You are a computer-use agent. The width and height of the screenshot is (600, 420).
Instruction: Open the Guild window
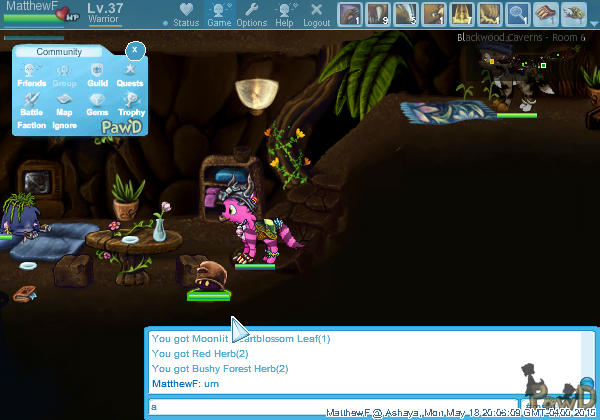(97, 73)
